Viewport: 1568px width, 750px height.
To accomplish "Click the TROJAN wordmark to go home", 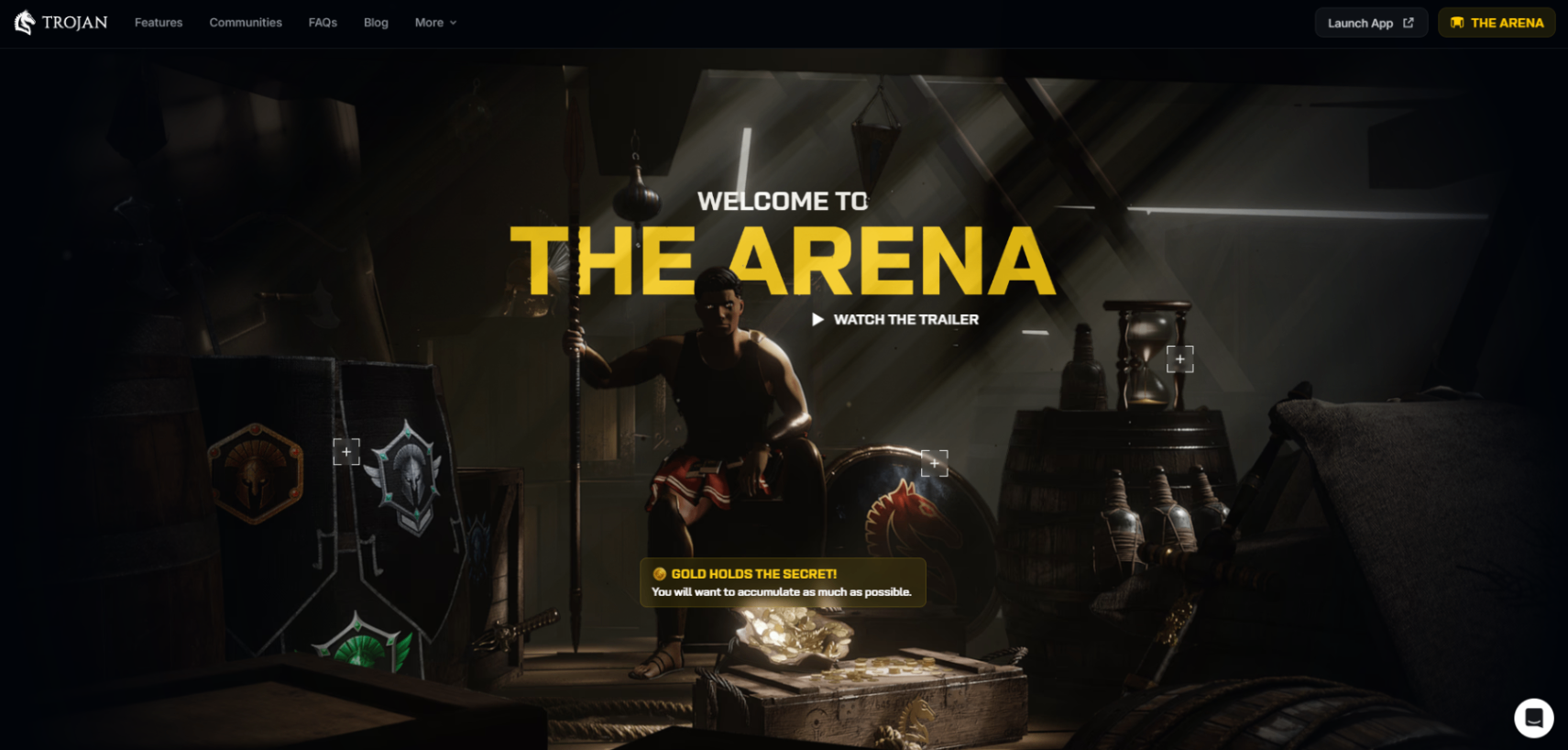I will click(73, 22).
